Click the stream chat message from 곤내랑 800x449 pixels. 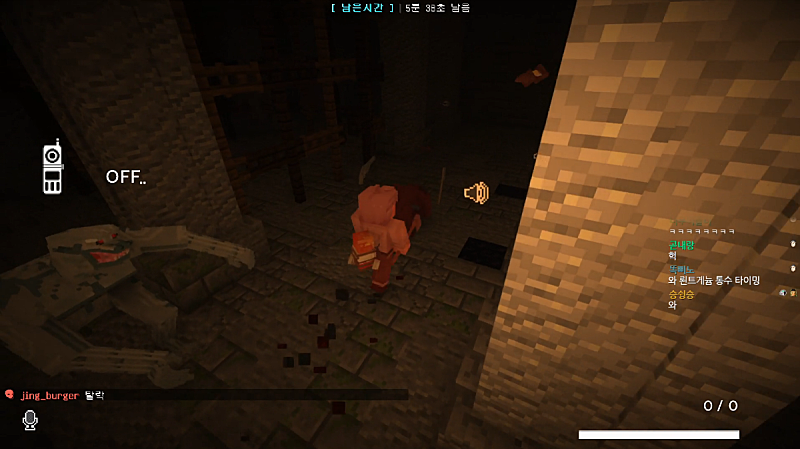click(x=683, y=250)
